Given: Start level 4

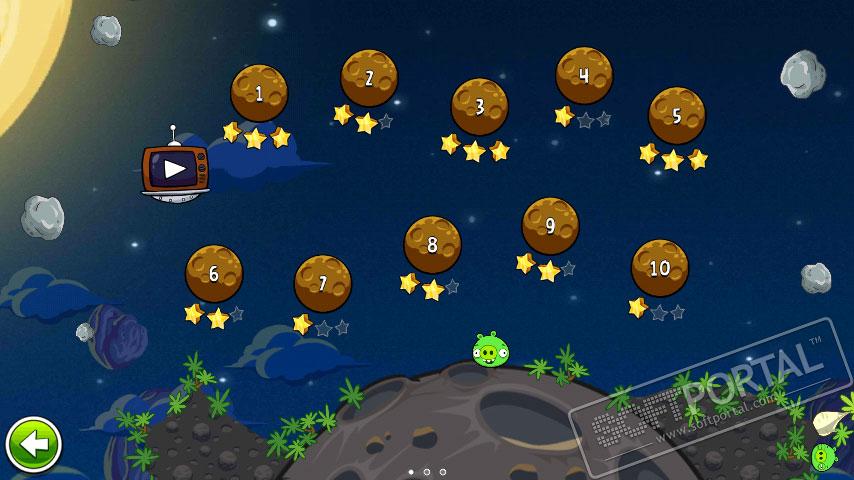Looking at the screenshot, I should click(584, 75).
